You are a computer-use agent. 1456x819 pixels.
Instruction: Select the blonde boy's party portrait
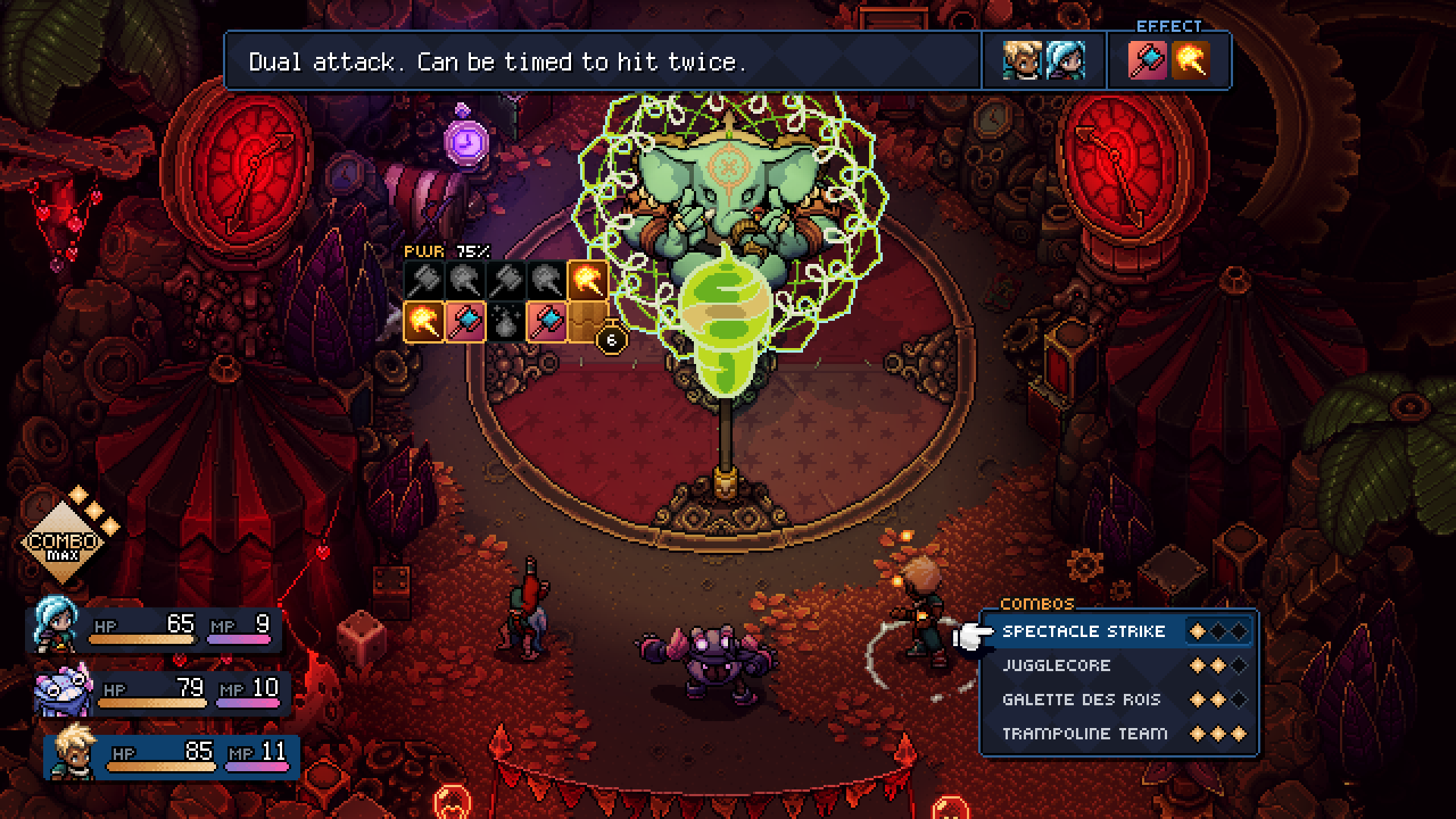point(72,752)
